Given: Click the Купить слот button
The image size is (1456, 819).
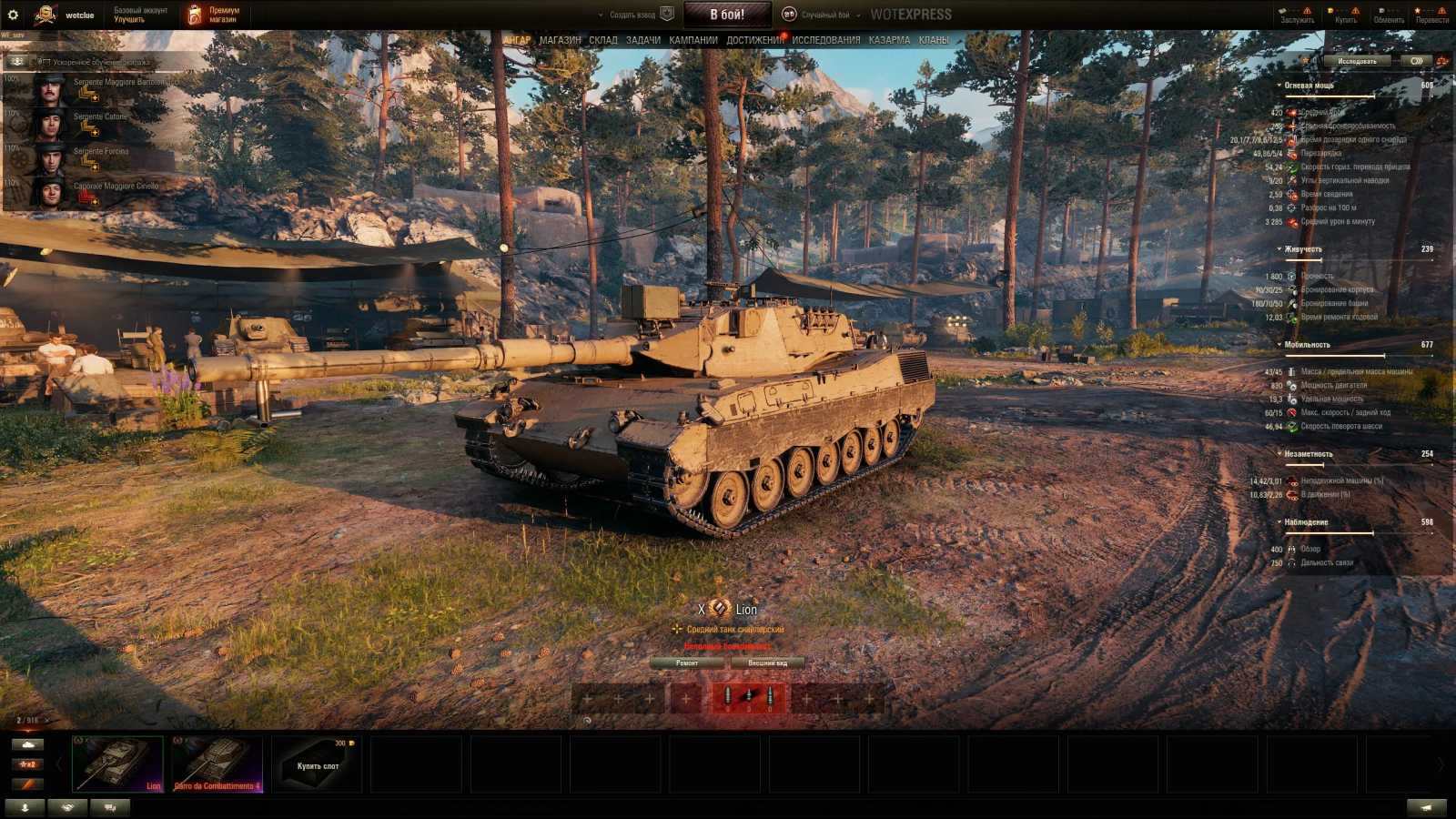Looking at the screenshot, I should (317, 764).
